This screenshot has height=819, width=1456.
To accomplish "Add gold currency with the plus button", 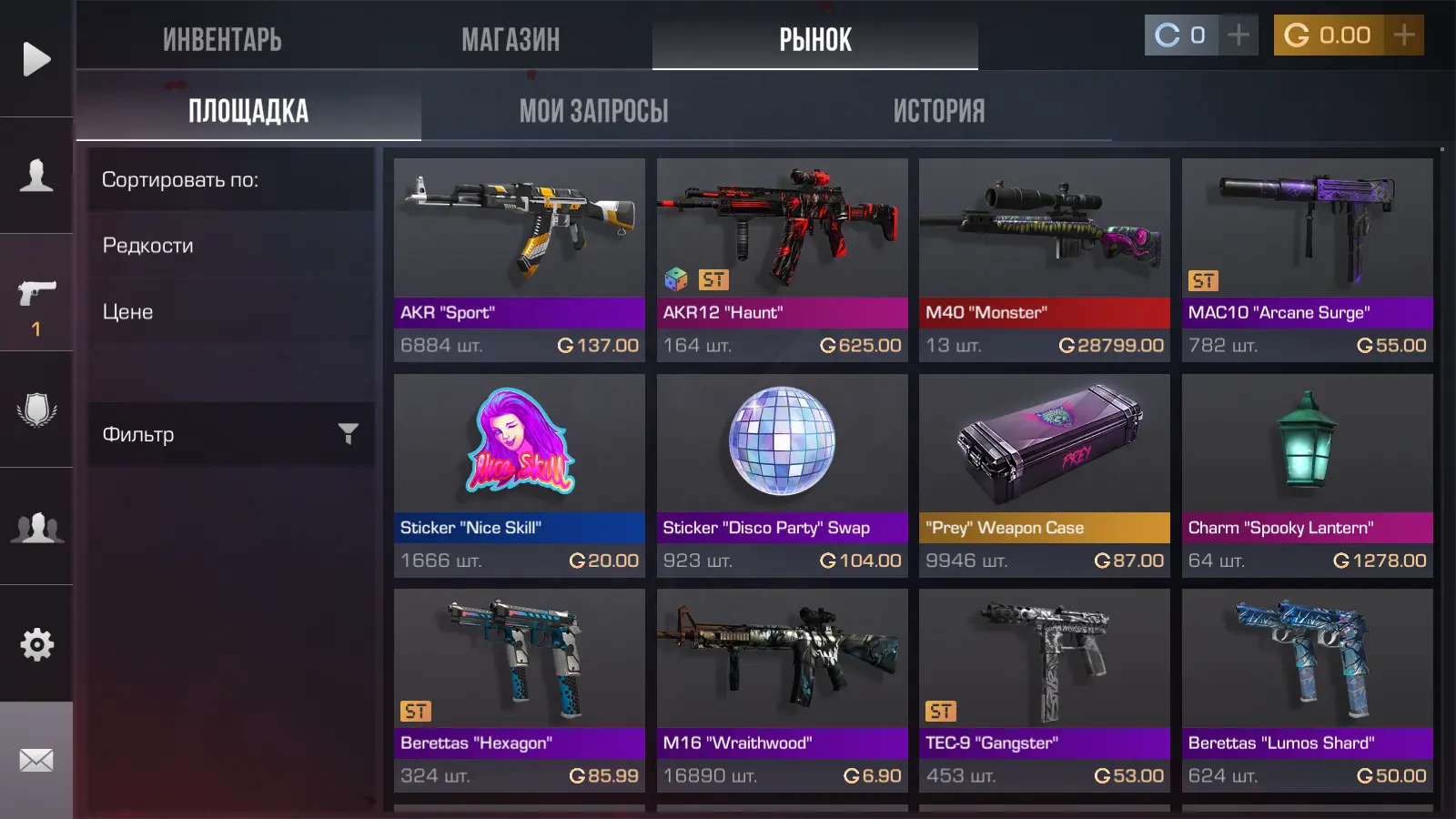I will tap(1404, 35).
